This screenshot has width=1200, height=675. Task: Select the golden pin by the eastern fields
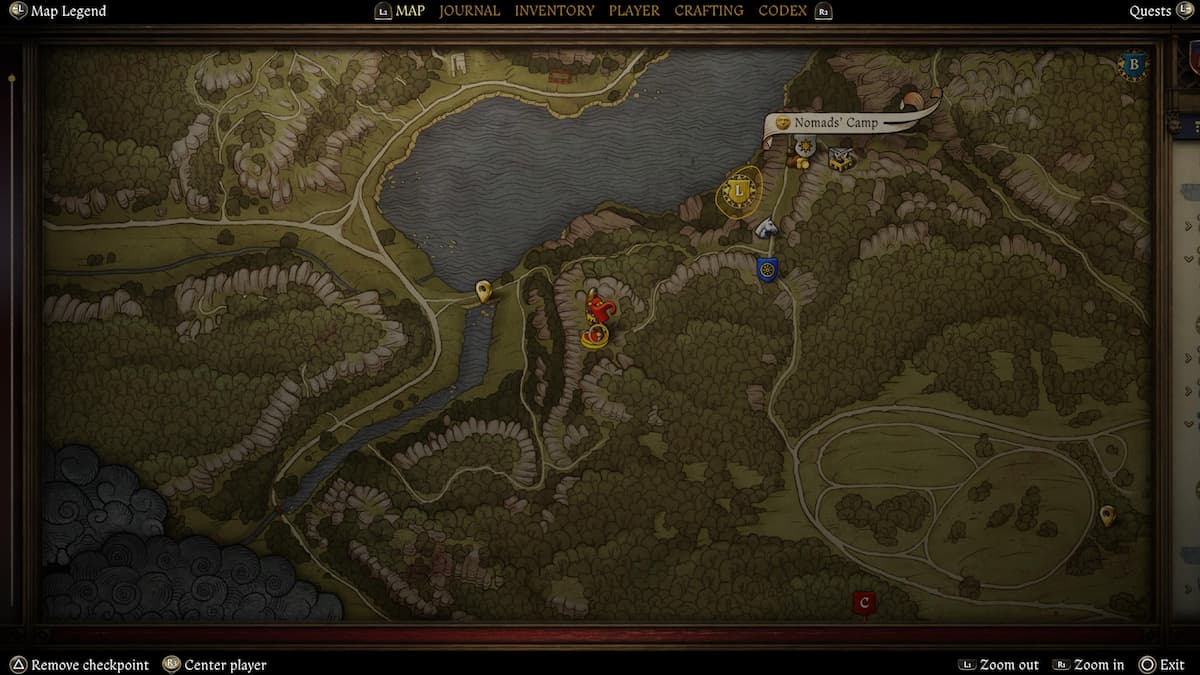(1107, 515)
